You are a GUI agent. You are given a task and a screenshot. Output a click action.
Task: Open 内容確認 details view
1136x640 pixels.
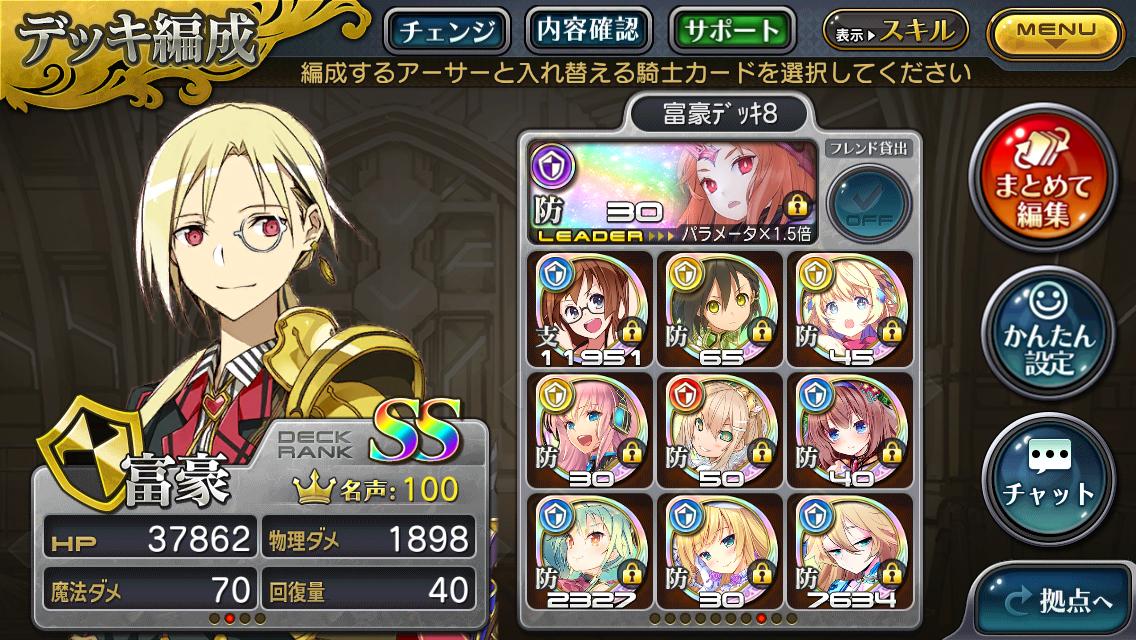point(588,30)
